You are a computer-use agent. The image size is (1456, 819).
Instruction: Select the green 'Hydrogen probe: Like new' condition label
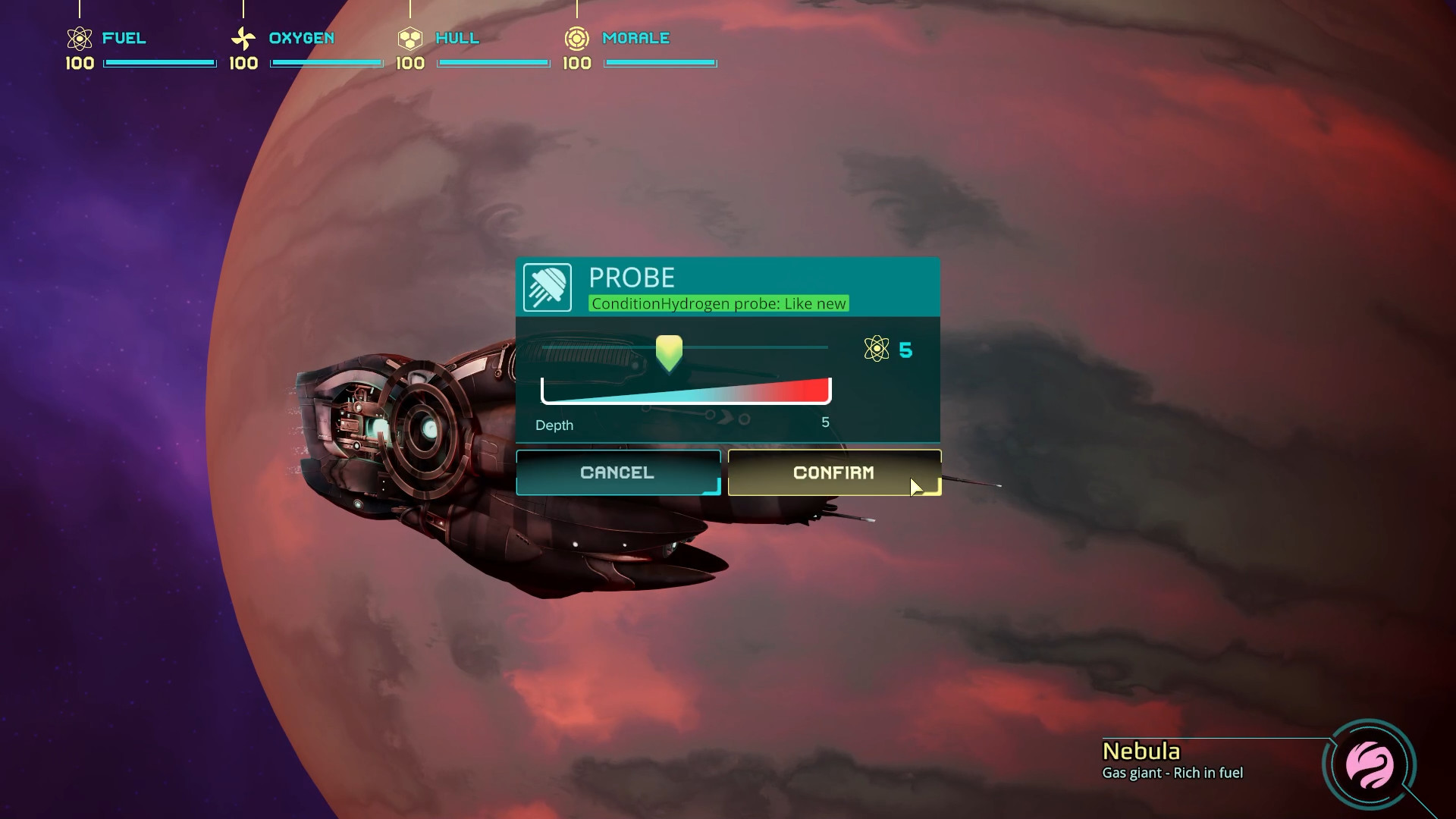tap(718, 303)
